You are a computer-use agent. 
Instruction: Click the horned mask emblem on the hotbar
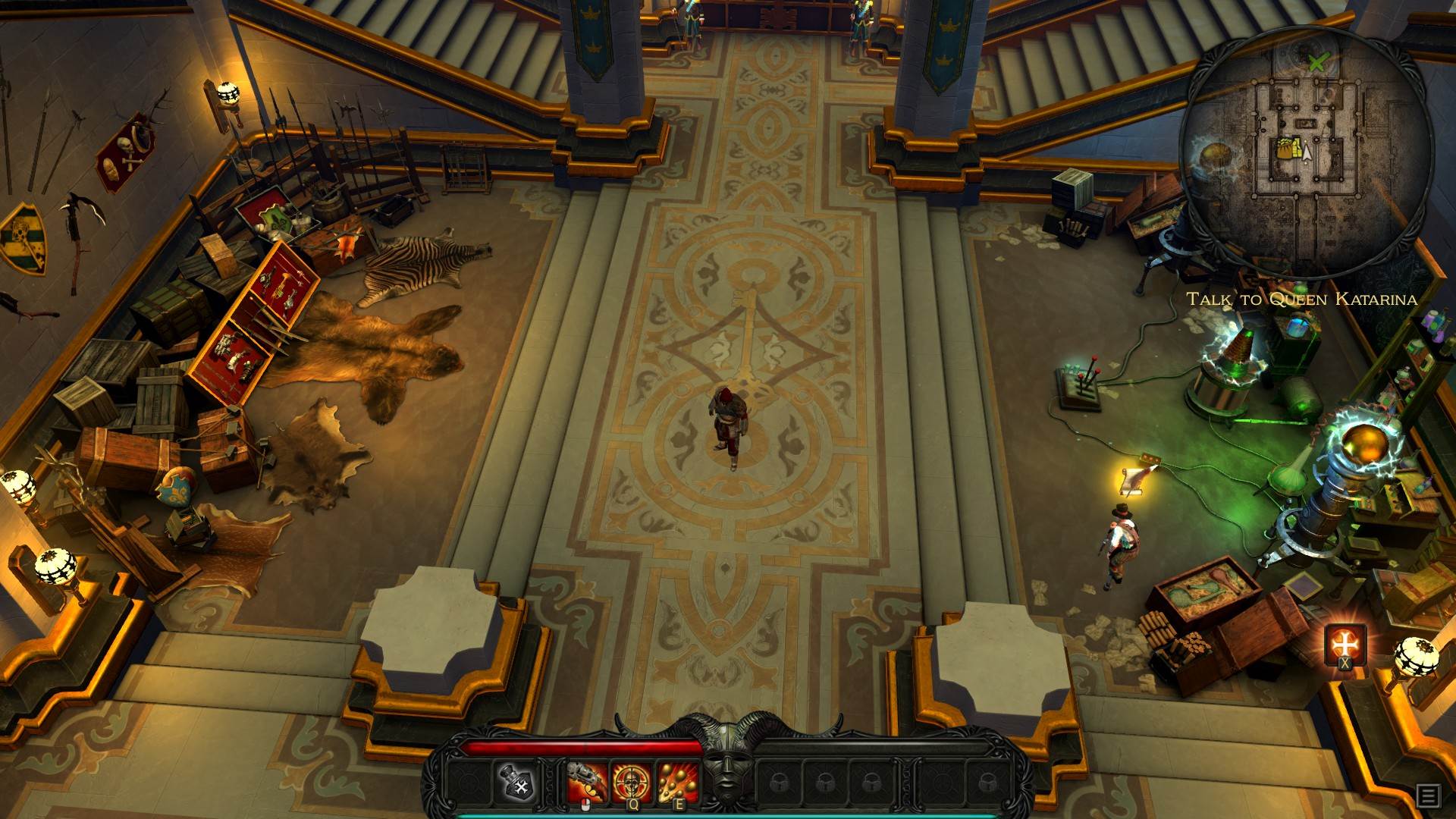tap(728, 766)
